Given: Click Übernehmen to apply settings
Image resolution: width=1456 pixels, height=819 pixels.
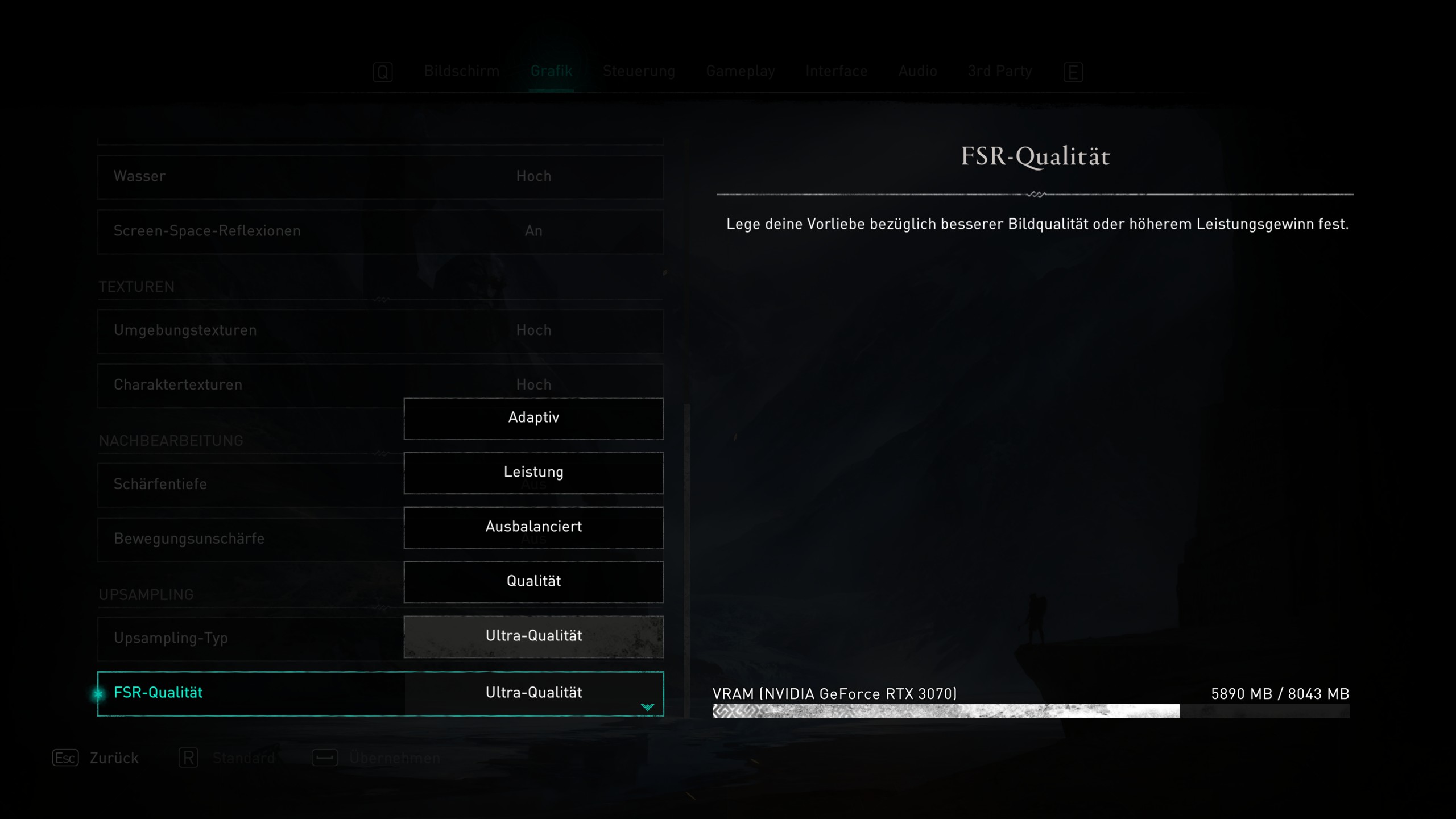Looking at the screenshot, I should [394, 758].
